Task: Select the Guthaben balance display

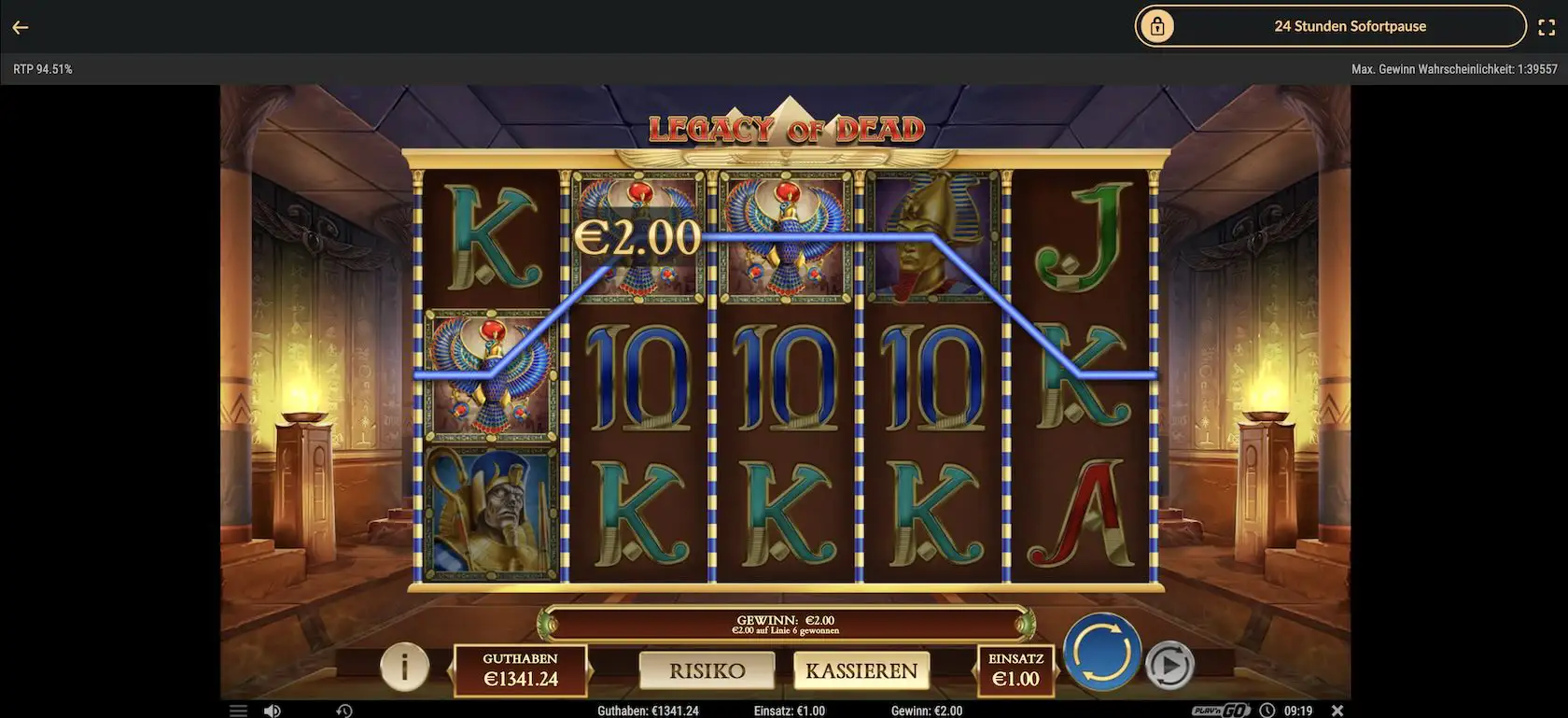Action: pos(519,669)
